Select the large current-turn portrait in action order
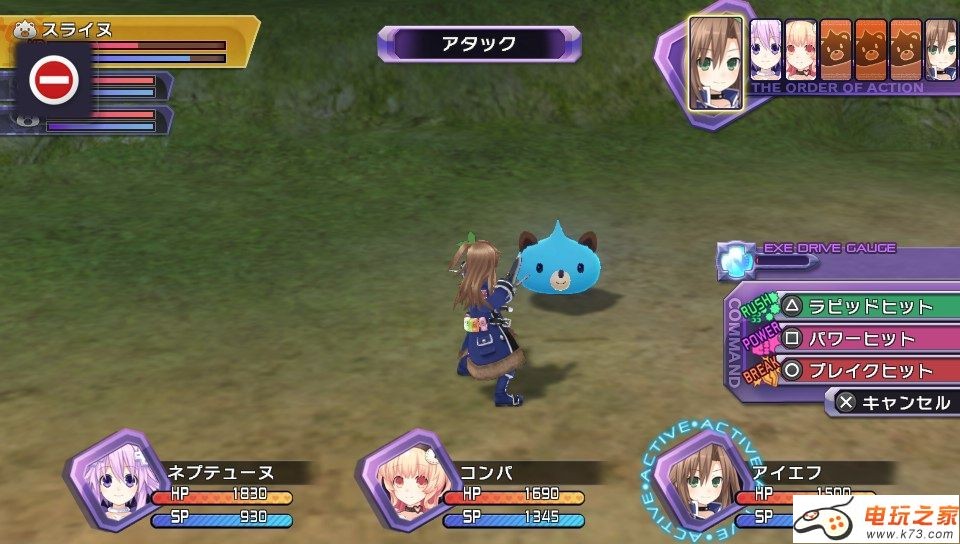This screenshot has width=960, height=544. click(716, 63)
